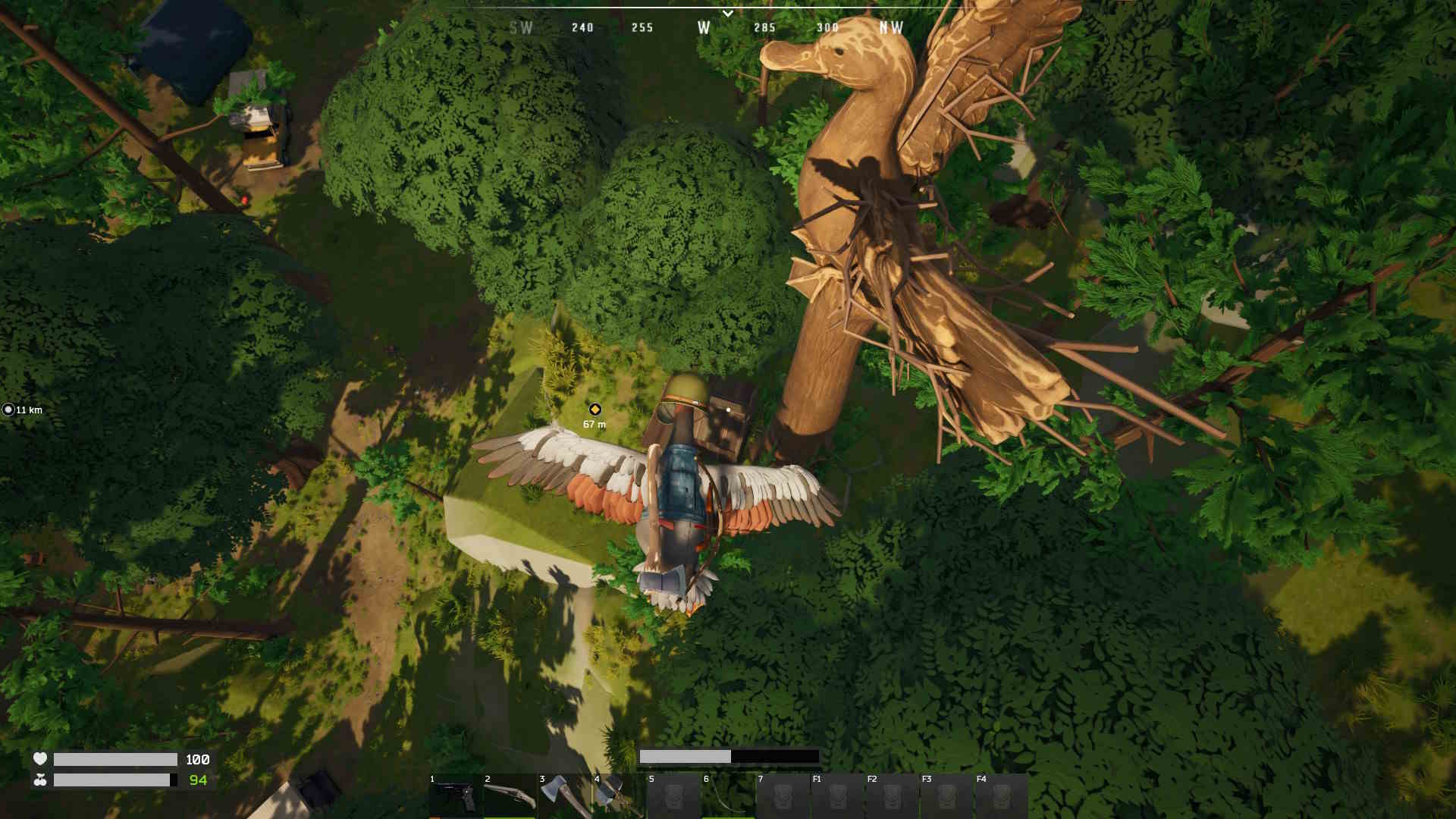Choose the hatchet in hotbar slot 3
This screenshot has height=819, width=1456.
(x=564, y=796)
